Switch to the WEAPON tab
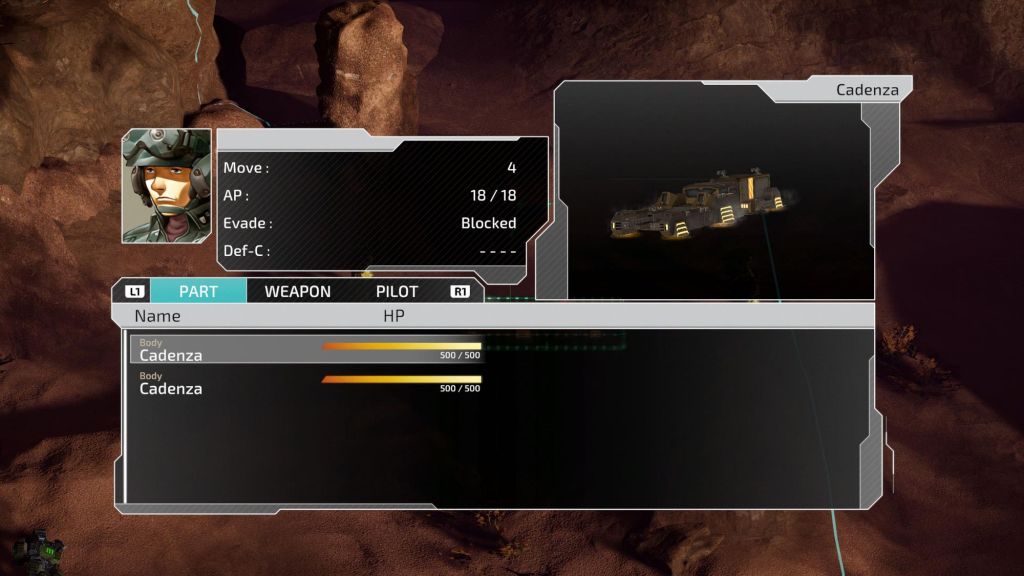Screen dimensions: 1024x576 297,291
